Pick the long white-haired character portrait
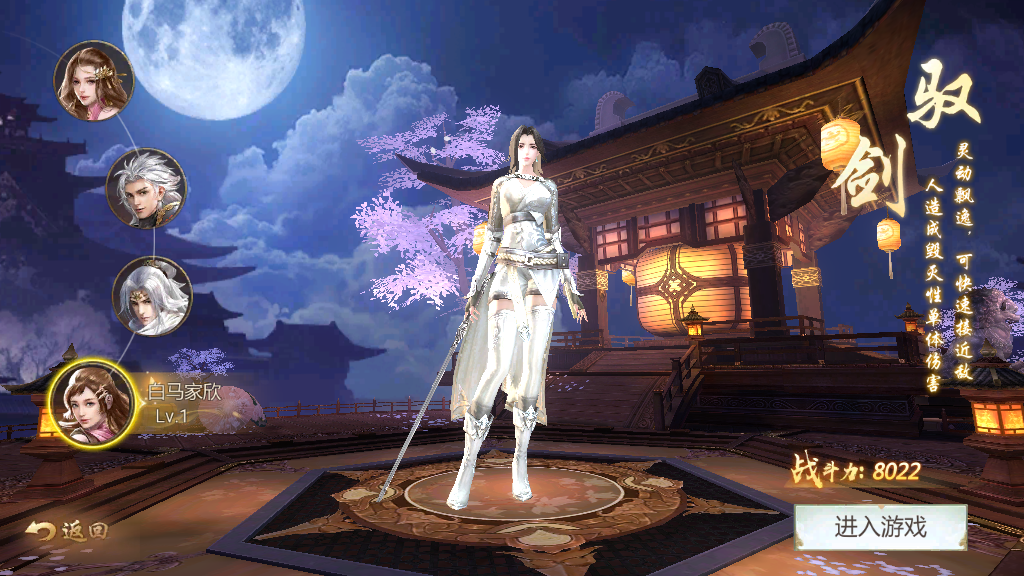The height and width of the screenshot is (576, 1024). [152, 296]
